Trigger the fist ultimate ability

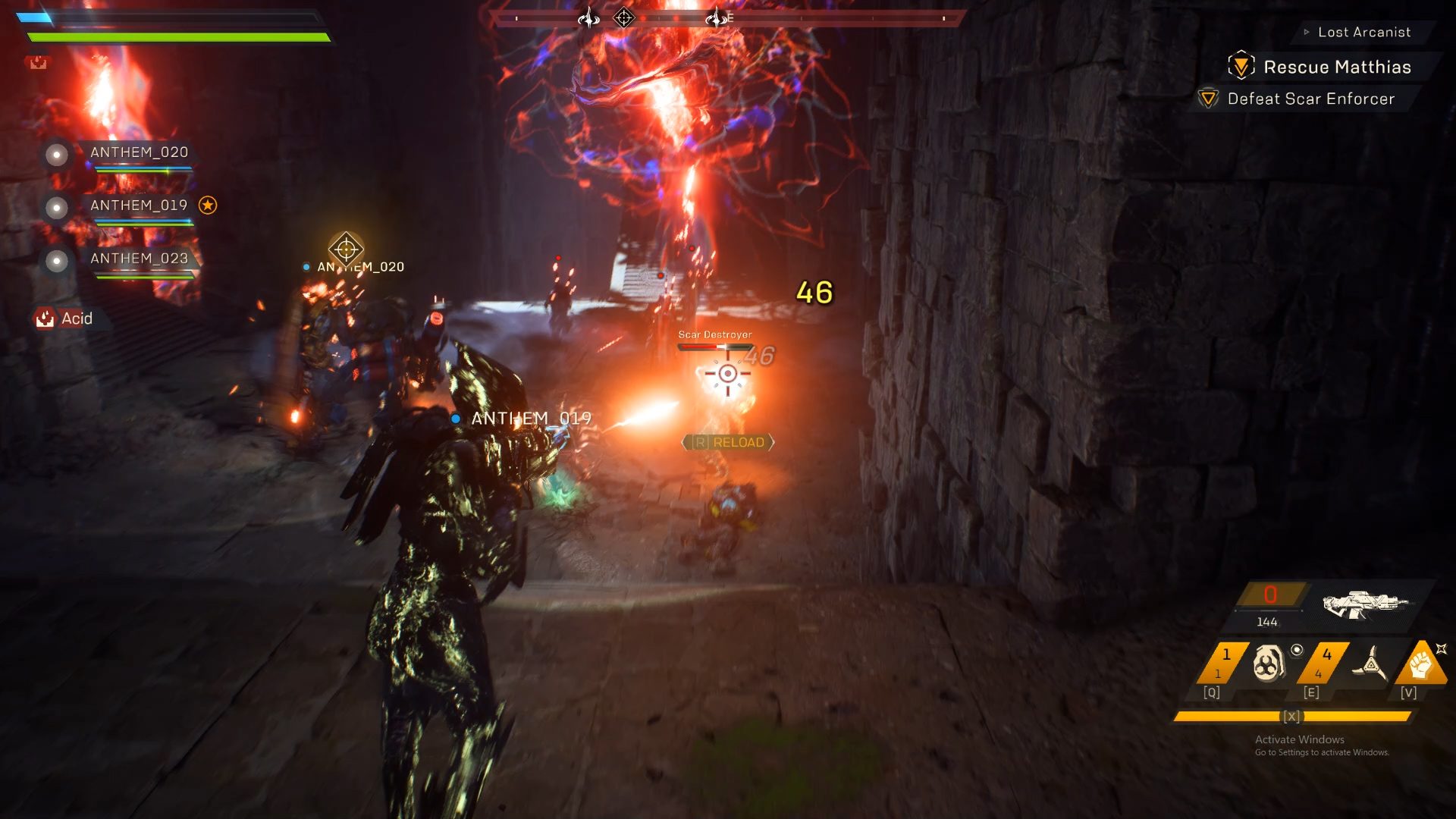tap(1420, 664)
